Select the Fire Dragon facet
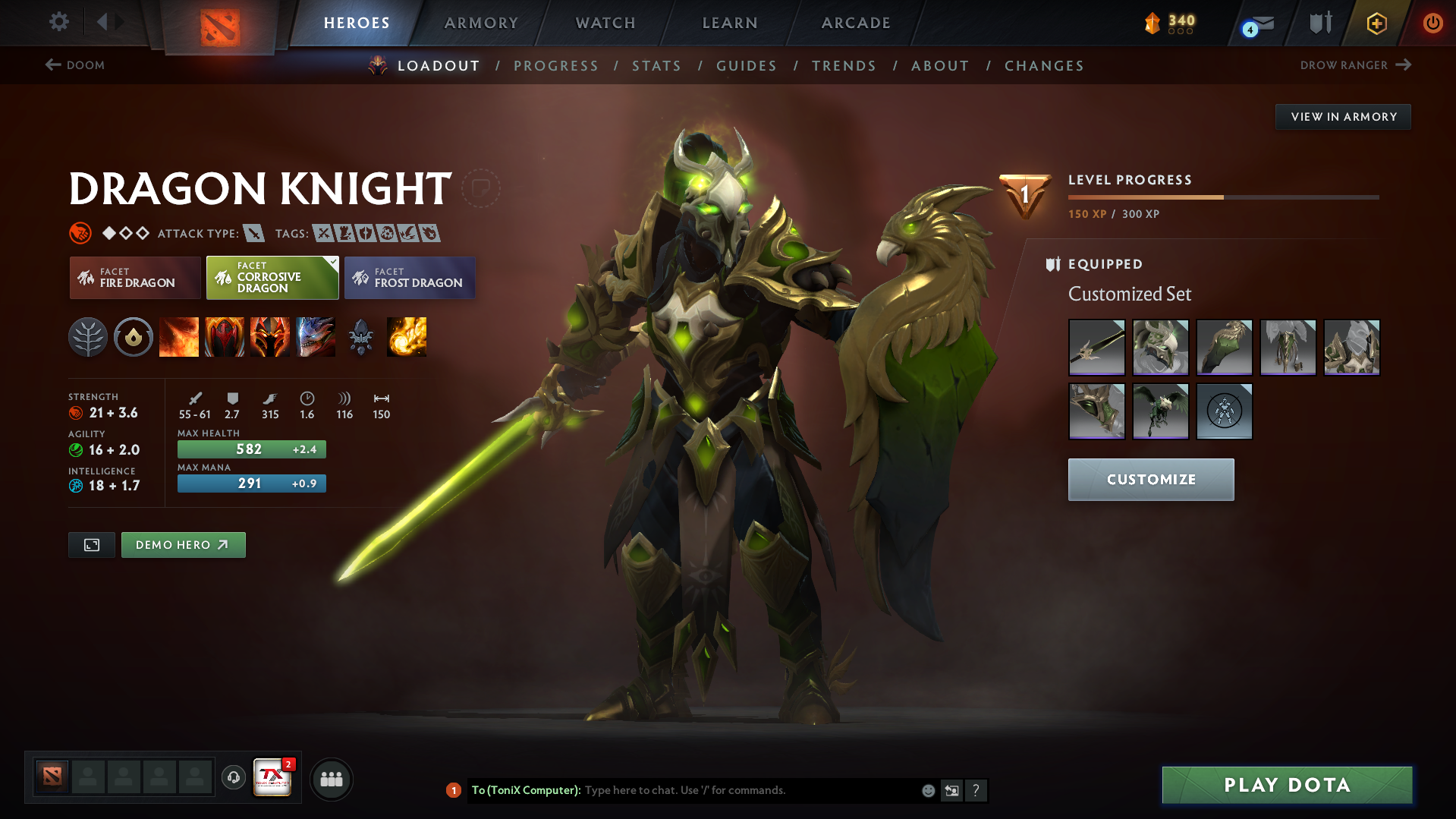The image size is (1456, 819). [x=134, y=277]
